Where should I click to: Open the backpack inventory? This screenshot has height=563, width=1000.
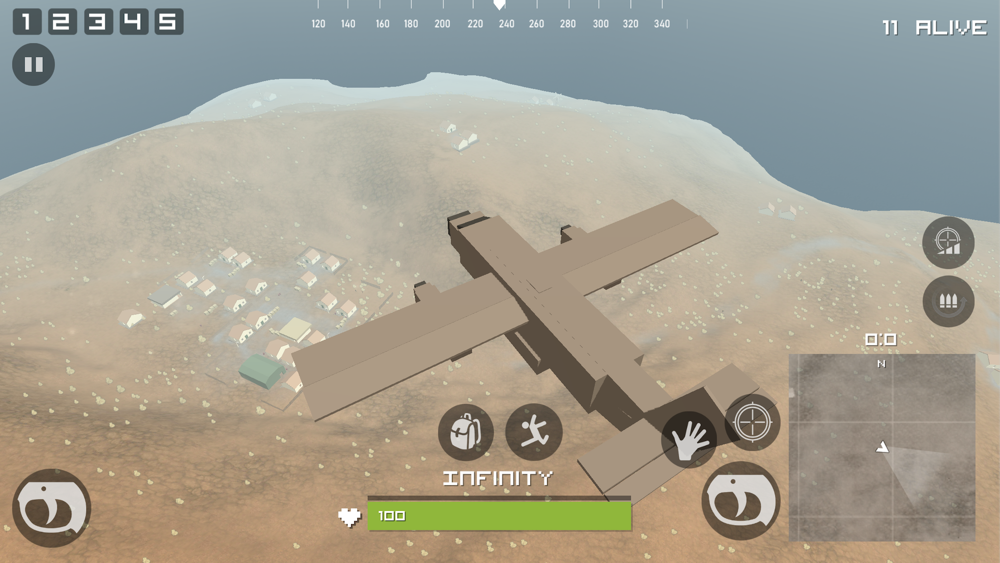point(465,432)
